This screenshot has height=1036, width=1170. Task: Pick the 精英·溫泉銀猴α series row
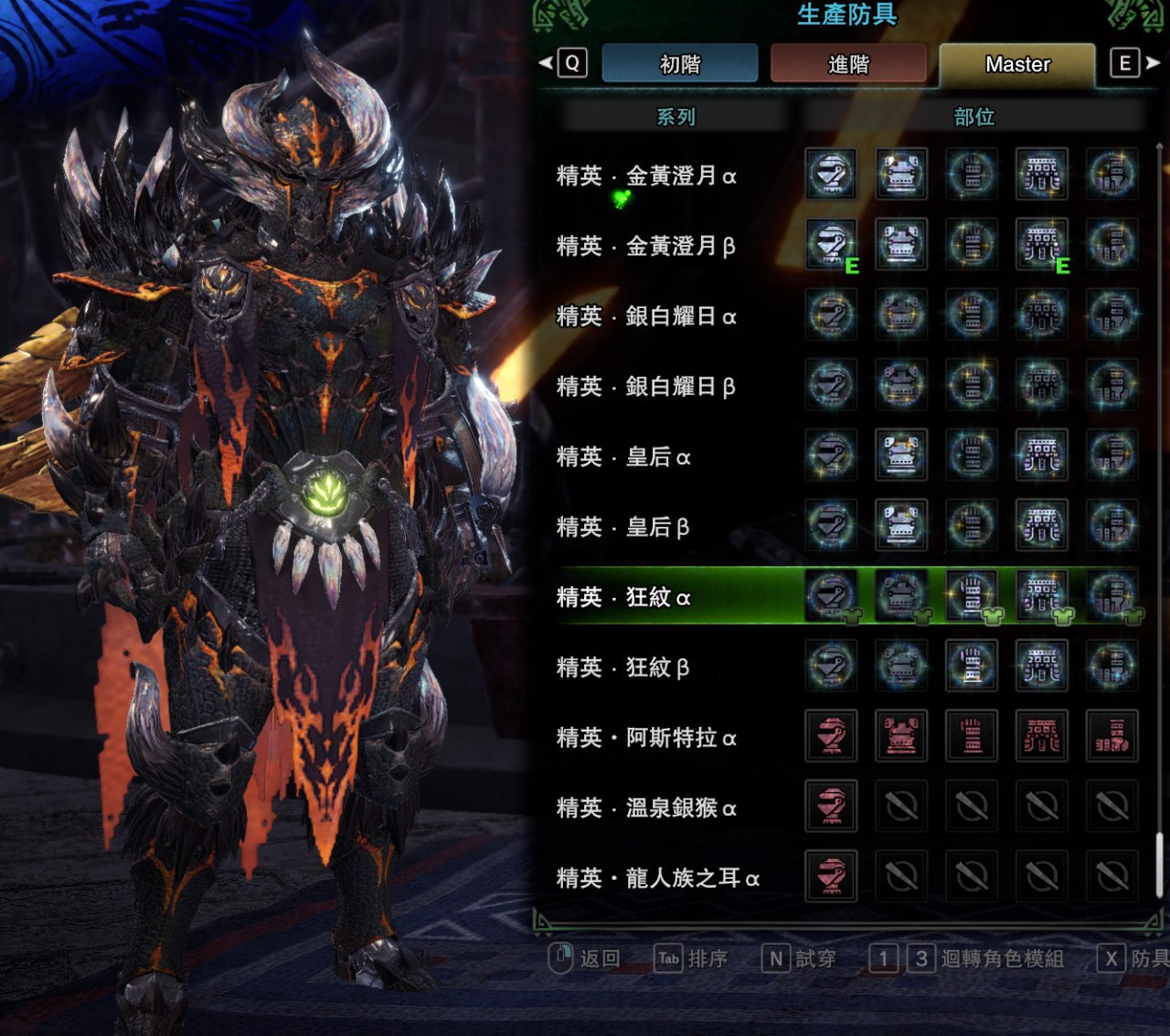(x=646, y=808)
